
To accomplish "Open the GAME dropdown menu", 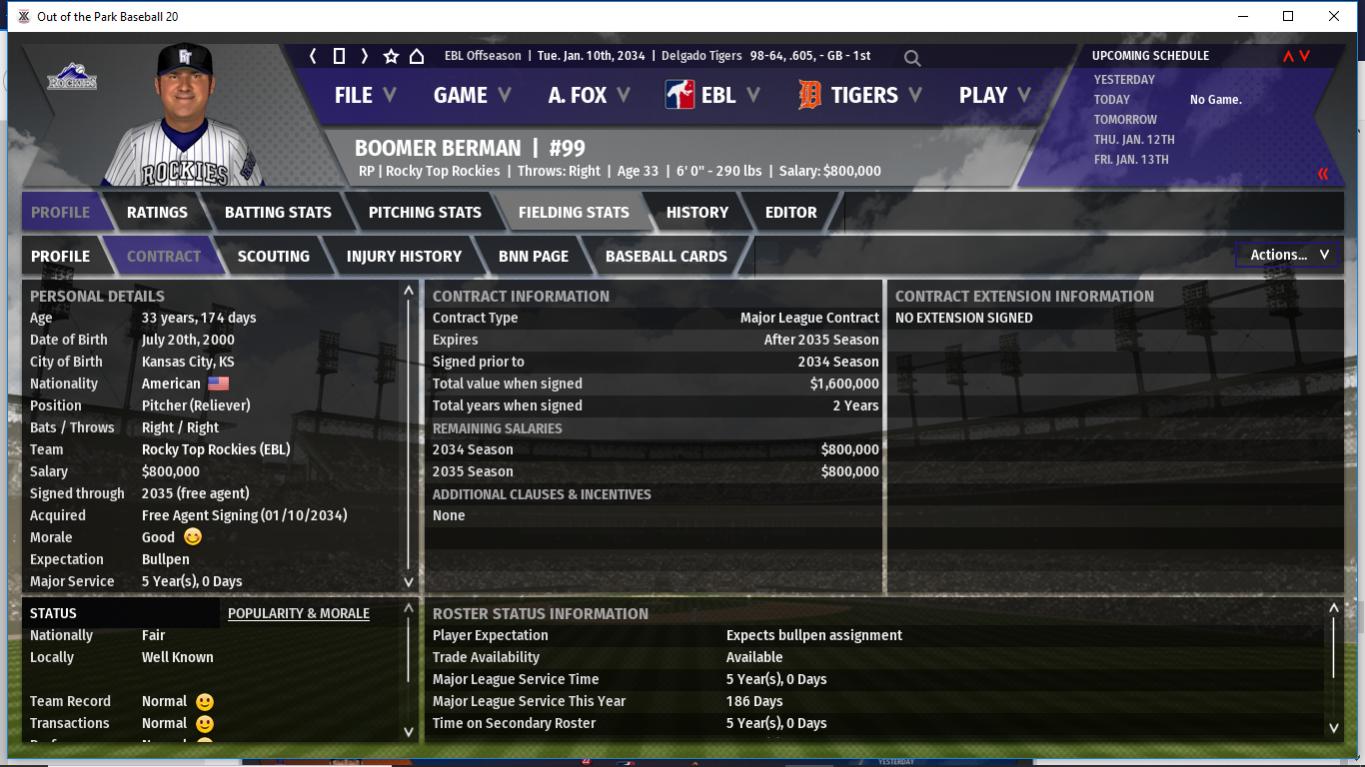I will point(471,95).
